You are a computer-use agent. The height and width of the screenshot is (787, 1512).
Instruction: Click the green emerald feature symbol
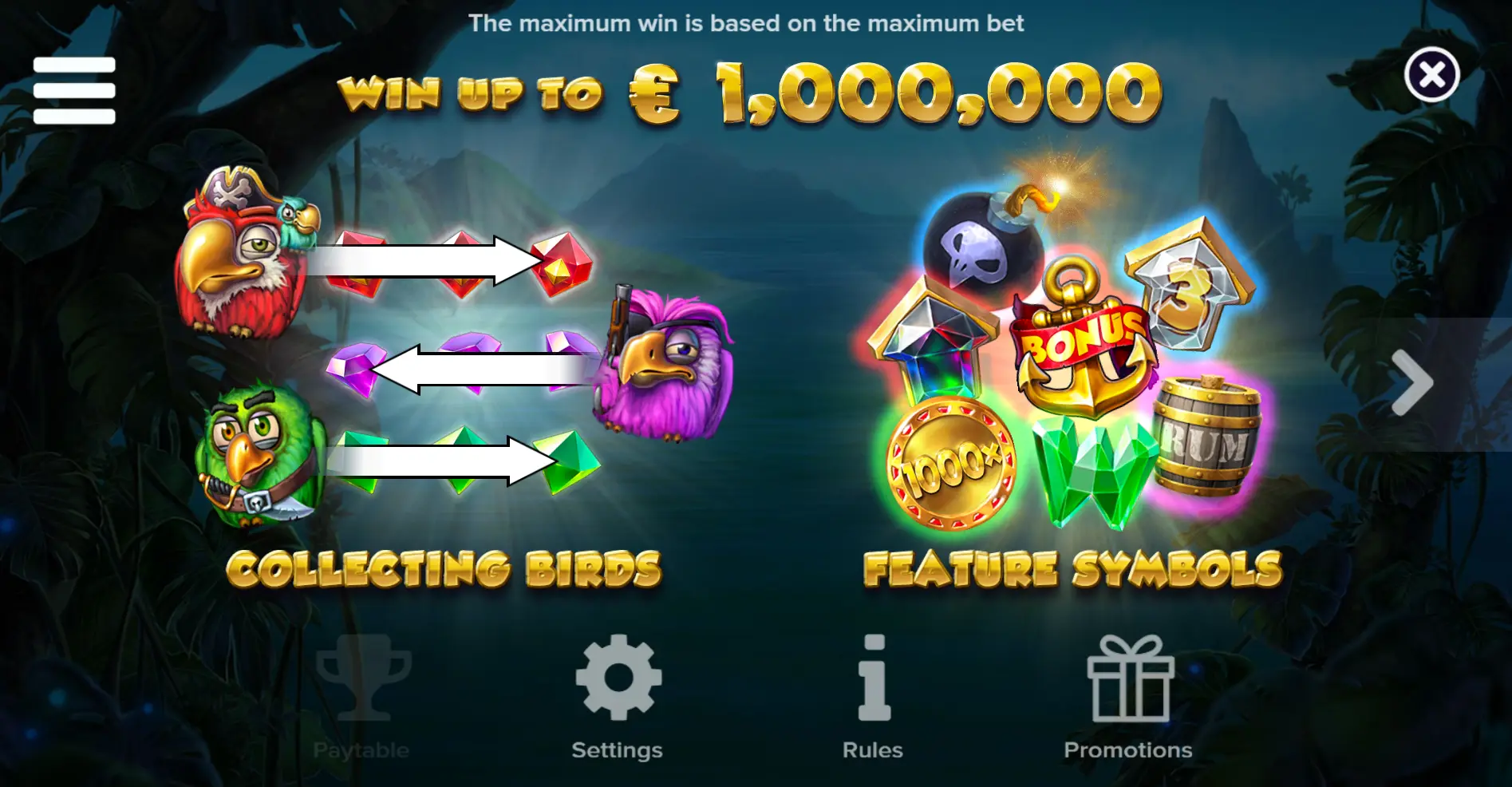pyautogui.click(x=1093, y=471)
